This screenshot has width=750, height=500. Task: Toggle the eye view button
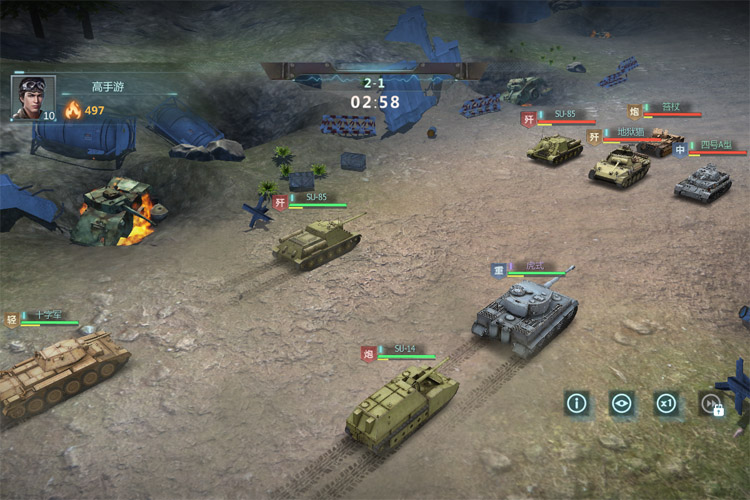[x=622, y=404]
